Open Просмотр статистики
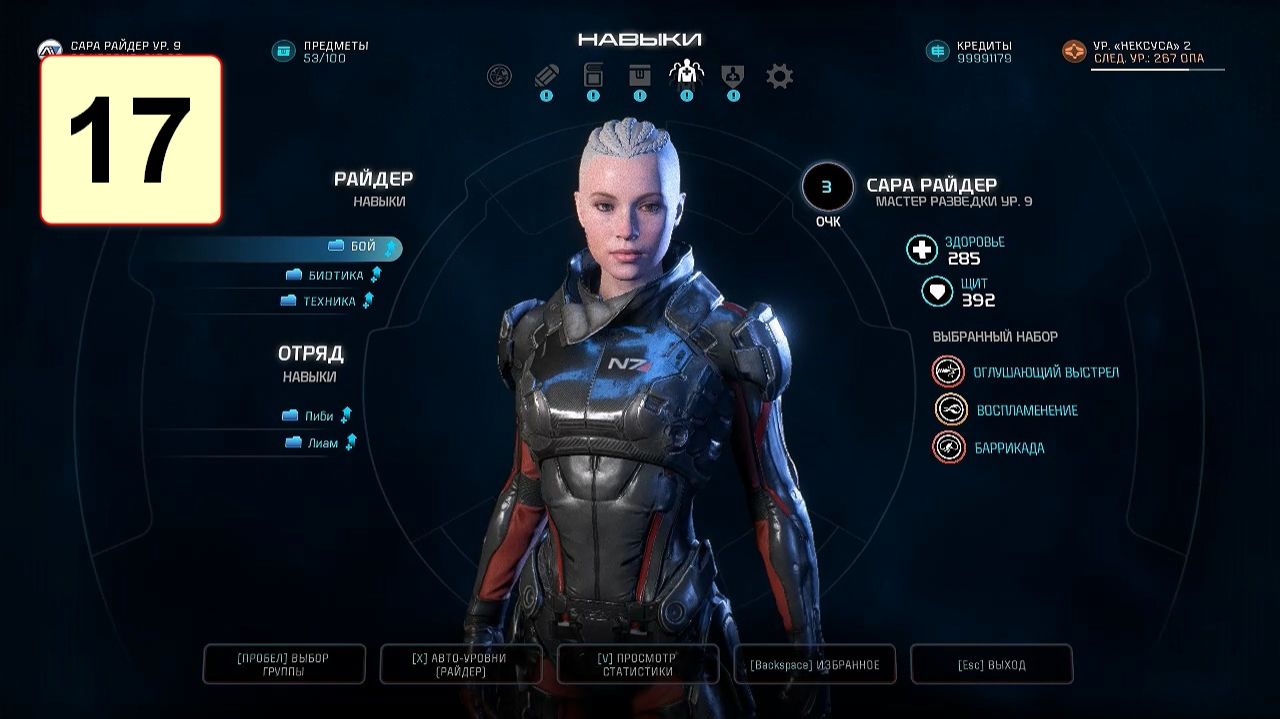 tap(638, 664)
